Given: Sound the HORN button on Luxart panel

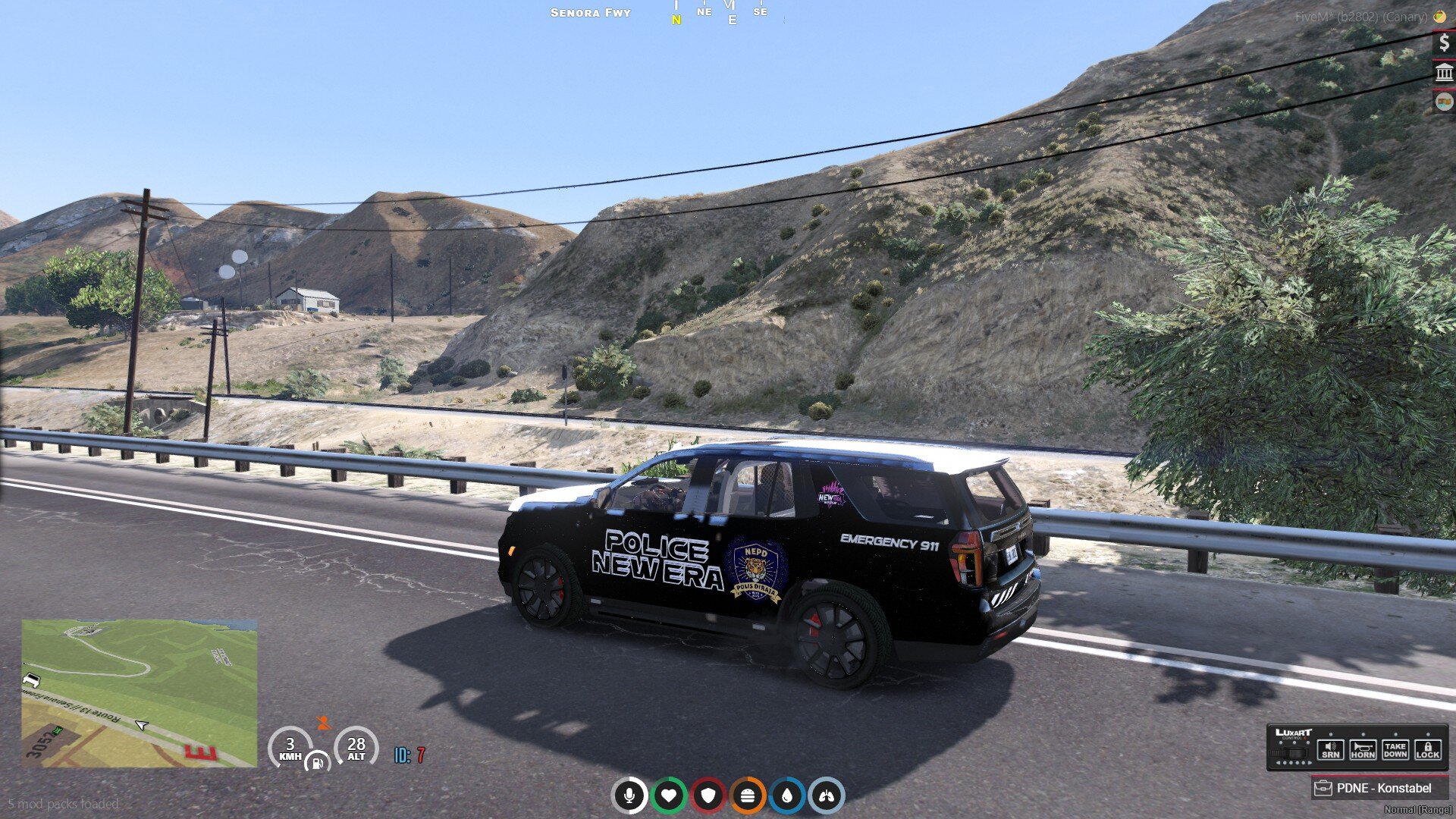Looking at the screenshot, I should [1363, 750].
